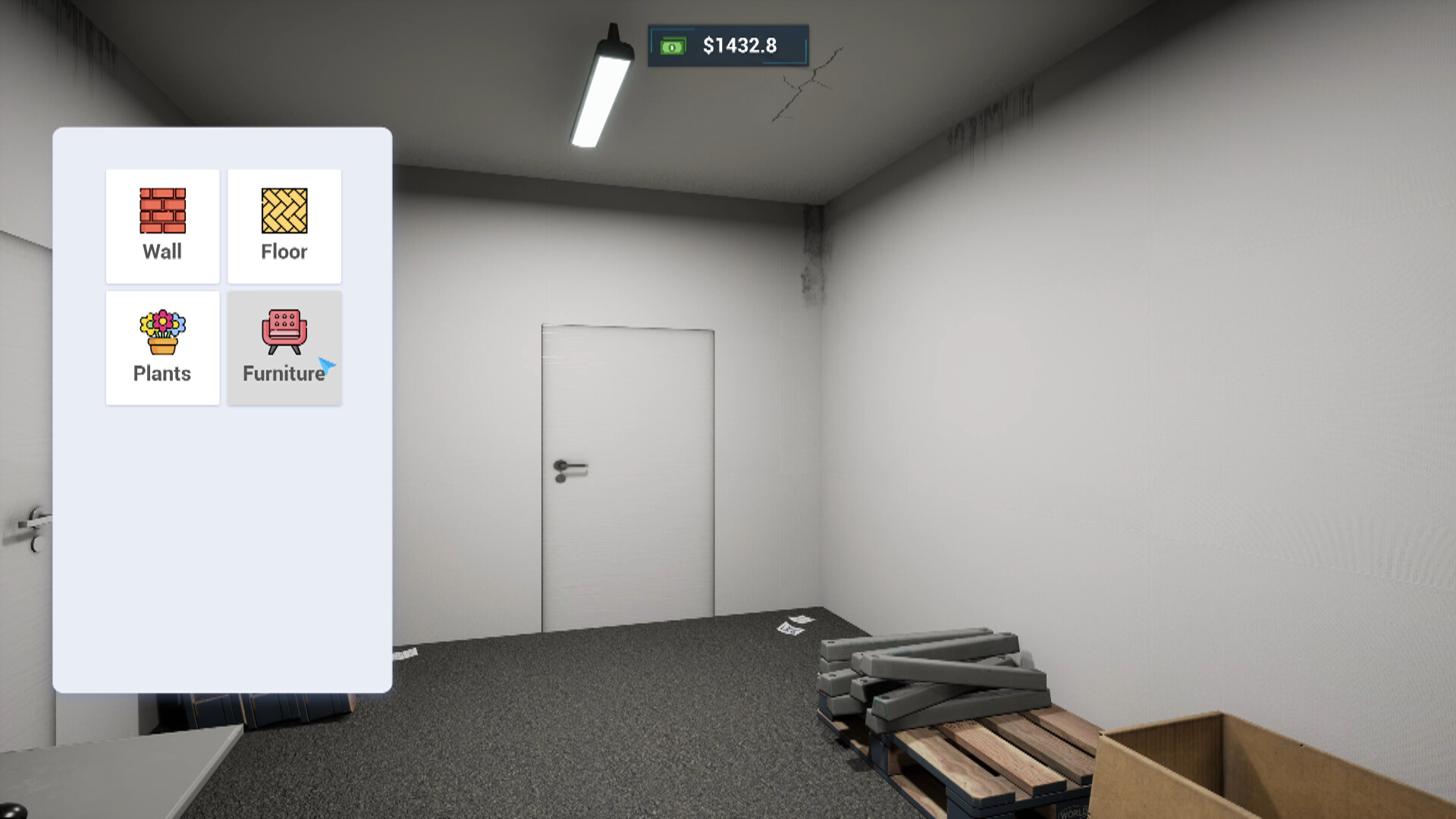This screenshot has height=819, width=1456.
Task: Click the Plants label text
Action: click(162, 373)
